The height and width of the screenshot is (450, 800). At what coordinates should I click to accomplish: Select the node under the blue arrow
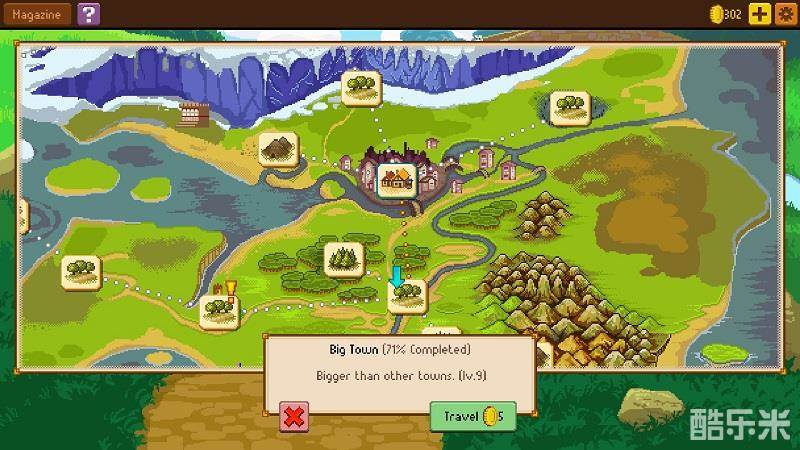[406, 295]
